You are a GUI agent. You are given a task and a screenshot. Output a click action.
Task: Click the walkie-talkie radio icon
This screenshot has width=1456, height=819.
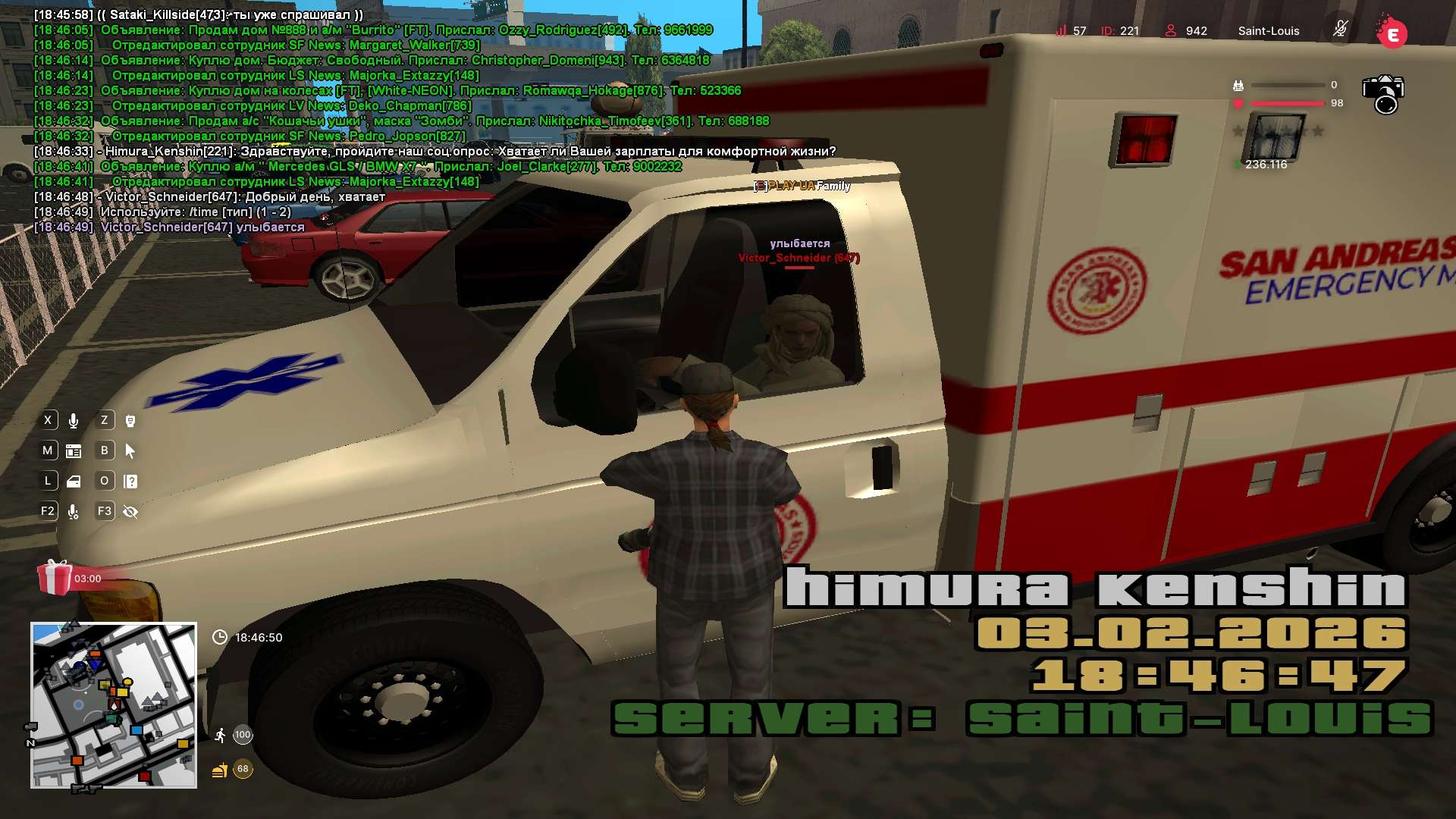click(x=130, y=421)
